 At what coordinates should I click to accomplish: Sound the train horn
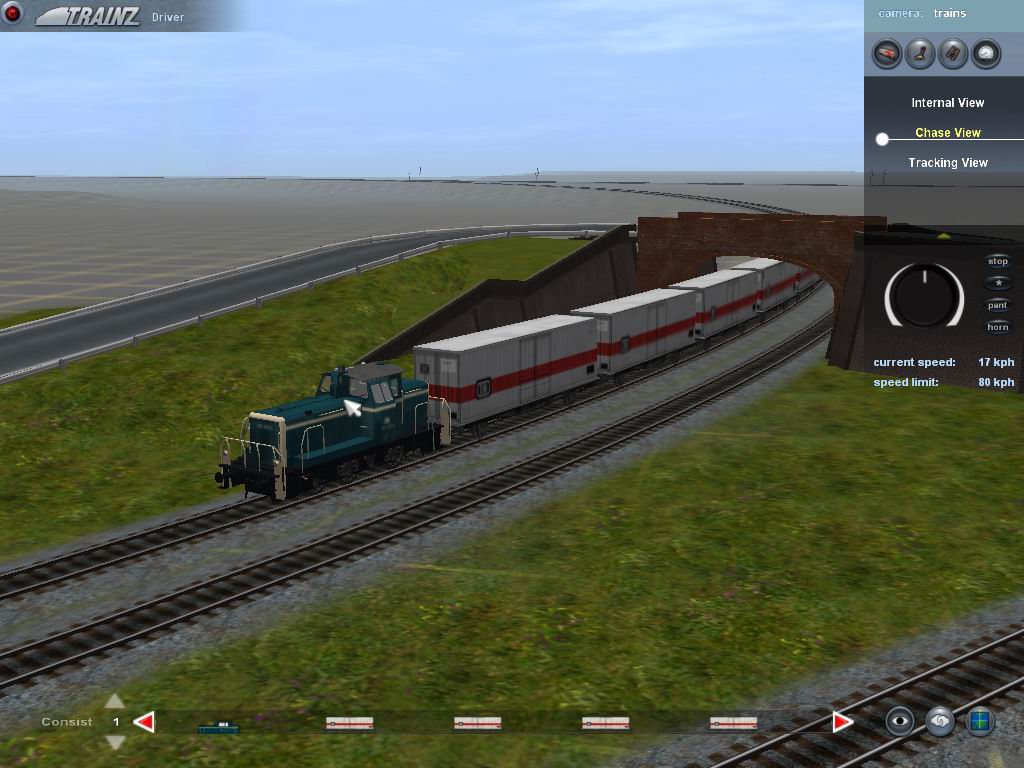coord(998,328)
